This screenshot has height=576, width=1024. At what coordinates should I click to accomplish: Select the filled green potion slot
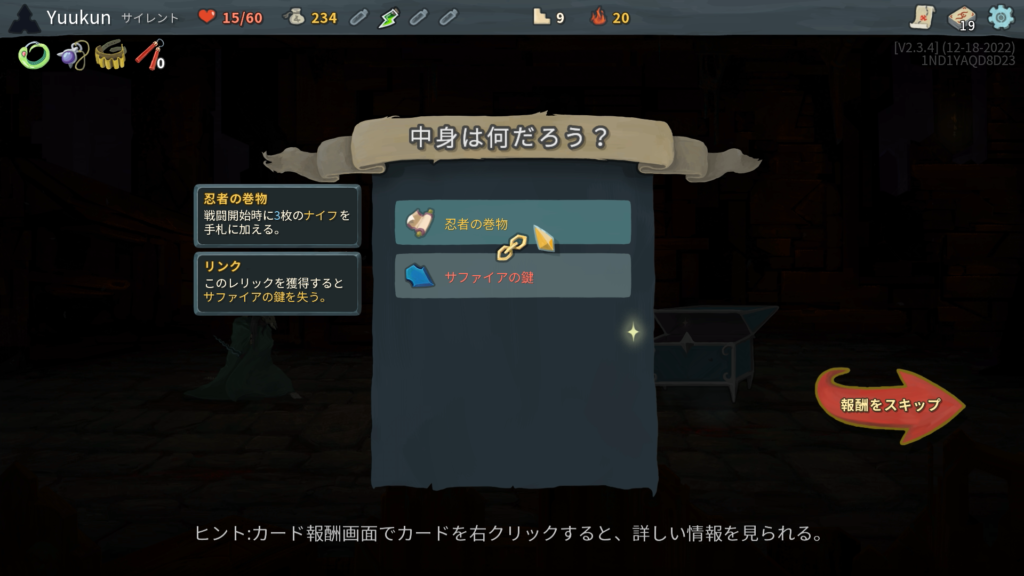pyautogui.click(x=389, y=17)
